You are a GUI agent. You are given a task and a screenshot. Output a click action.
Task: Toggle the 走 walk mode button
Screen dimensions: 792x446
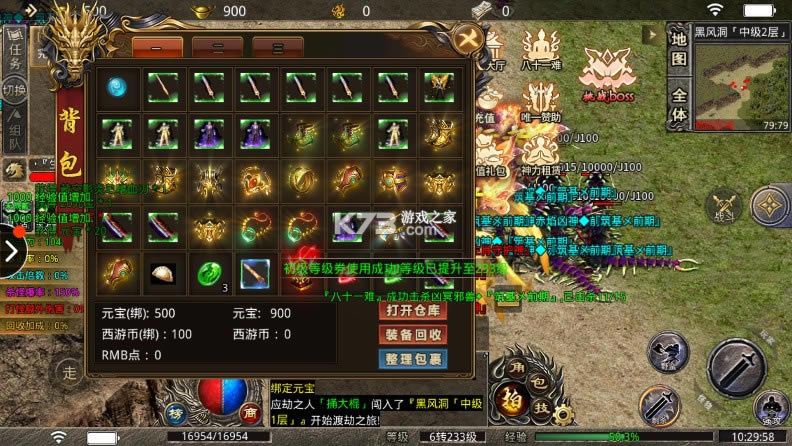coord(70,372)
